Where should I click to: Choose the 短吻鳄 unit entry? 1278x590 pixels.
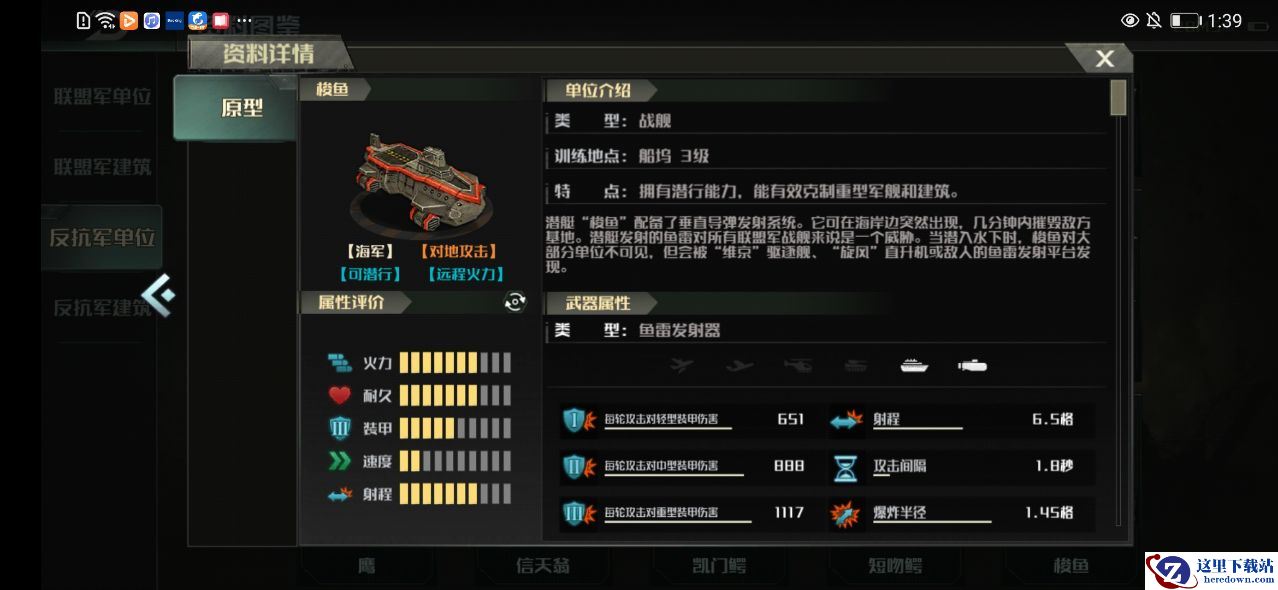pyautogui.click(x=894, y=566)
